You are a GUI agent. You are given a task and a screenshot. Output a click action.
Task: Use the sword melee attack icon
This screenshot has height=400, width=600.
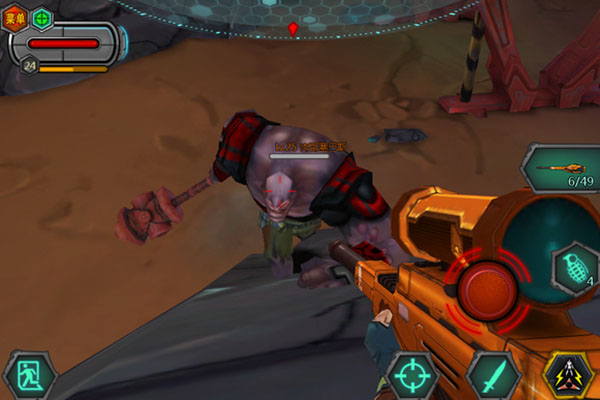point(492,376)
